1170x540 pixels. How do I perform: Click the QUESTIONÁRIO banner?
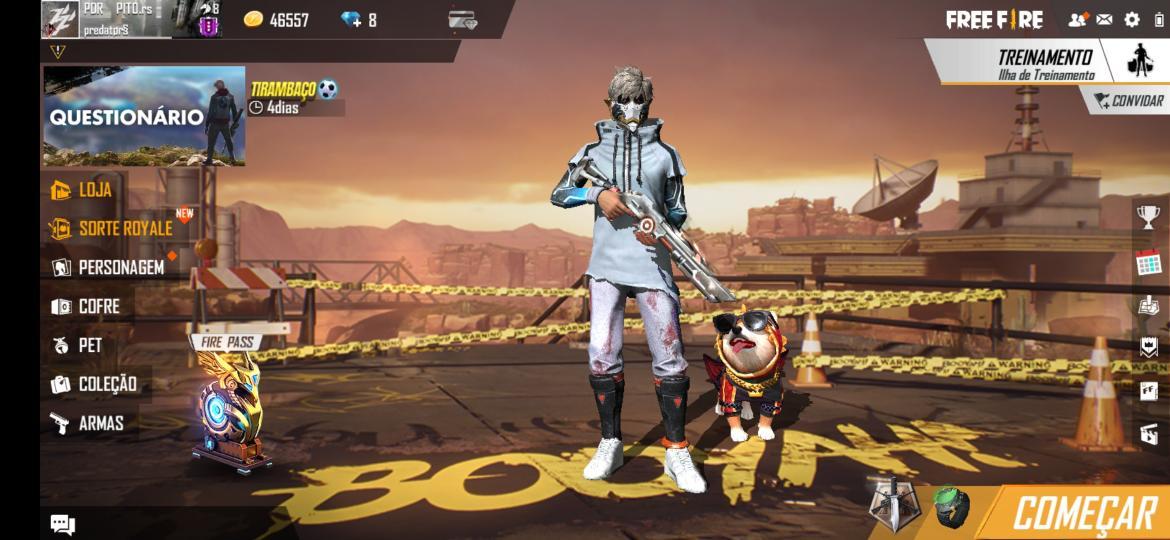143,116
